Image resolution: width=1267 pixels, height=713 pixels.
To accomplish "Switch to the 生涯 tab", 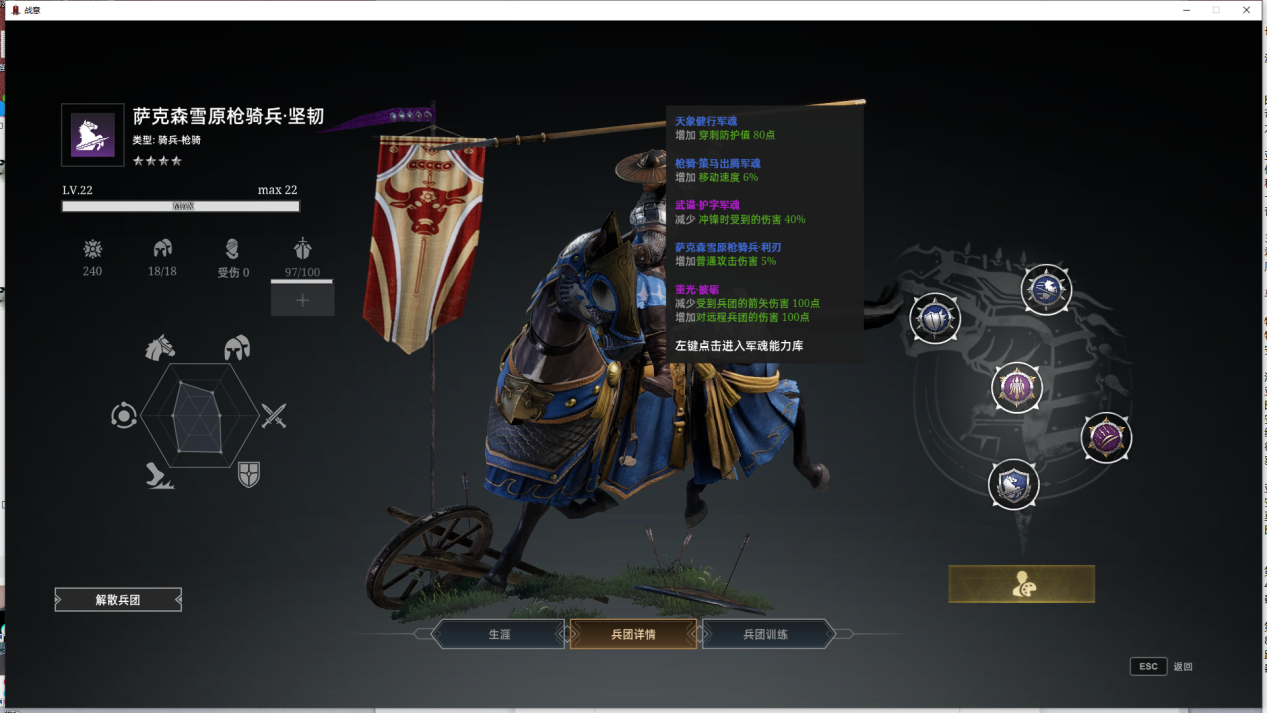I will pos(499,634).
